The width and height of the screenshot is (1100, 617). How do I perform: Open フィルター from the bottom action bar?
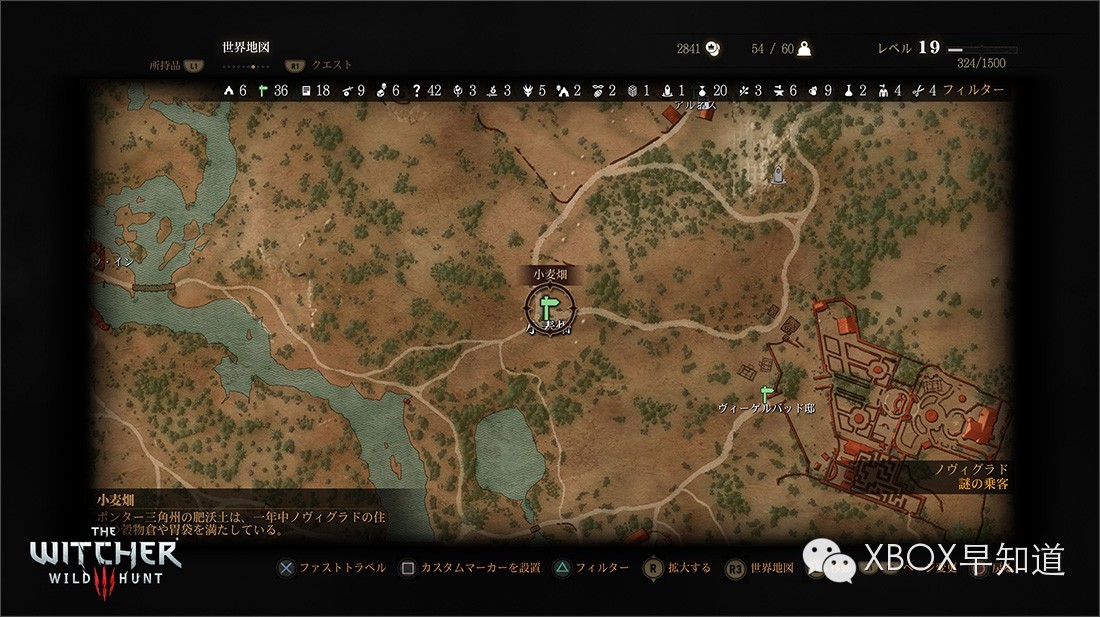(x=590, y=568)
